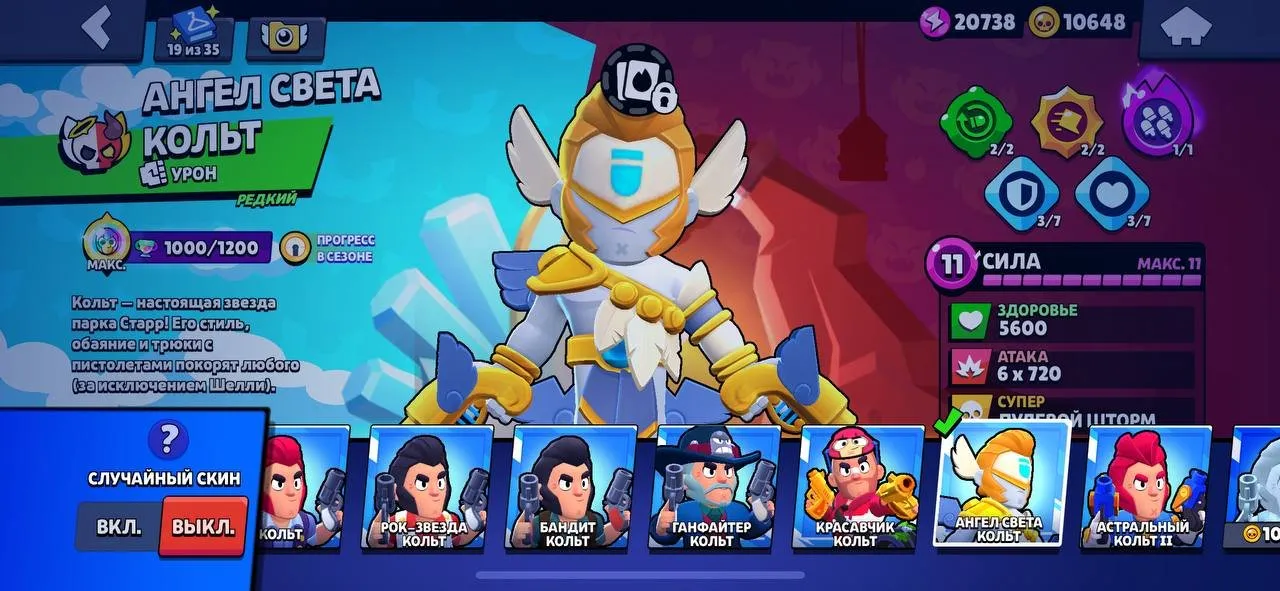Show the season progress (Прогресс в сезоне)
The height and width of the screenshot is (591, 1280).
point(330,249)
